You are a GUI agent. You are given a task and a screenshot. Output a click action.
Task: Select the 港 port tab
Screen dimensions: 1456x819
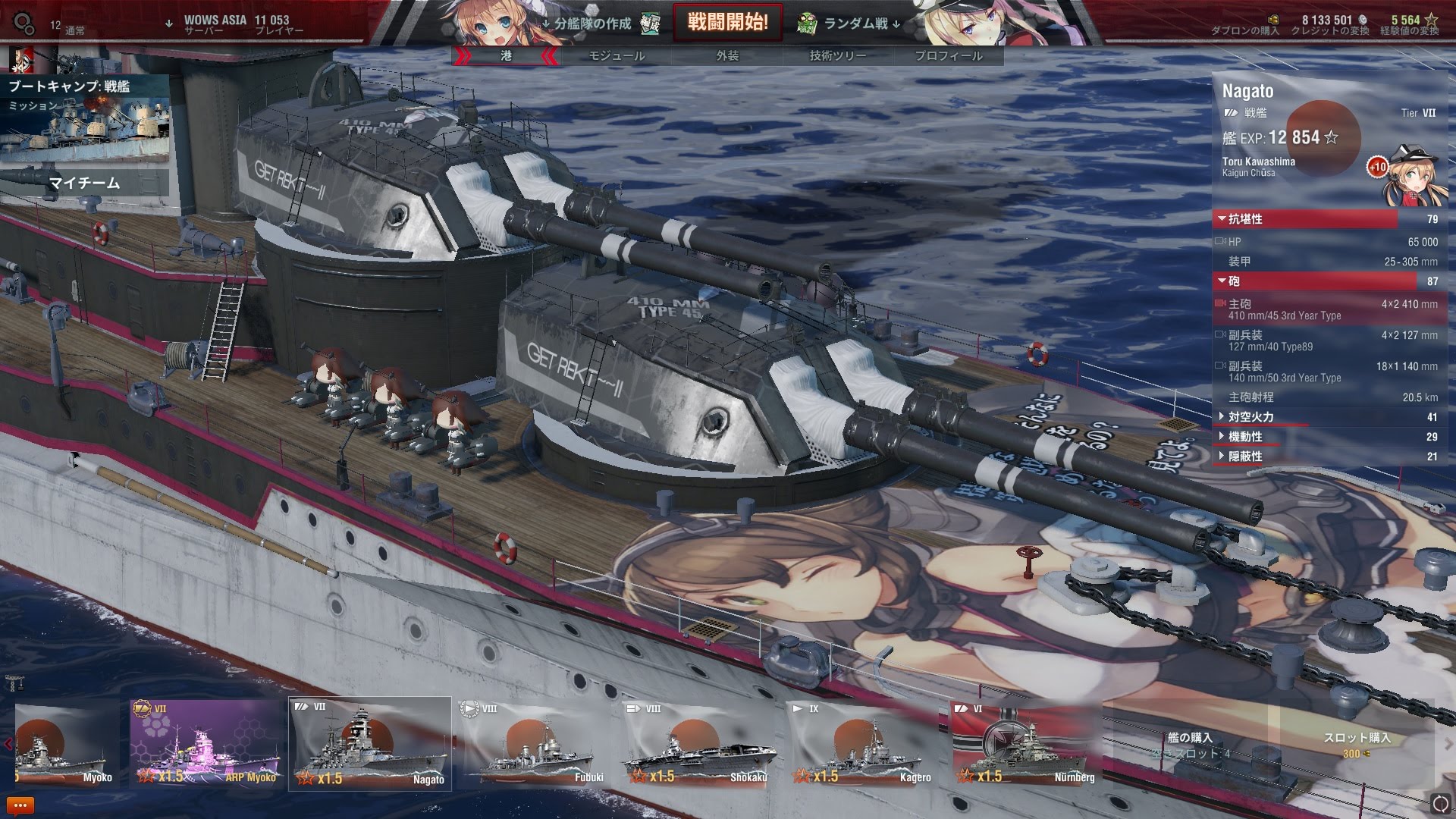tap(507, 55)
